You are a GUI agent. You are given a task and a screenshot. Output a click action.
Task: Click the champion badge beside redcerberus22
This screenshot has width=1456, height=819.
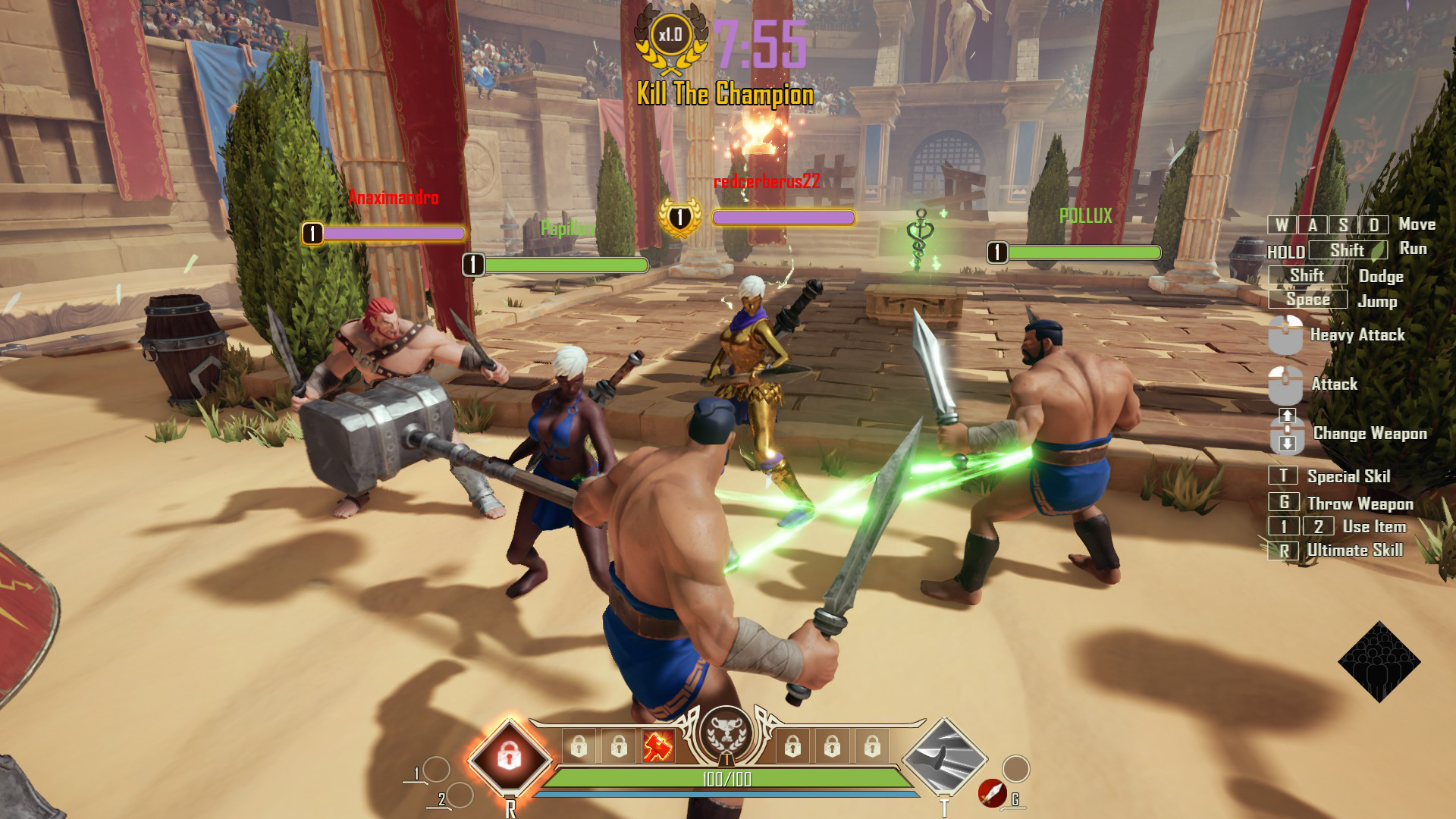click(679, 218)
